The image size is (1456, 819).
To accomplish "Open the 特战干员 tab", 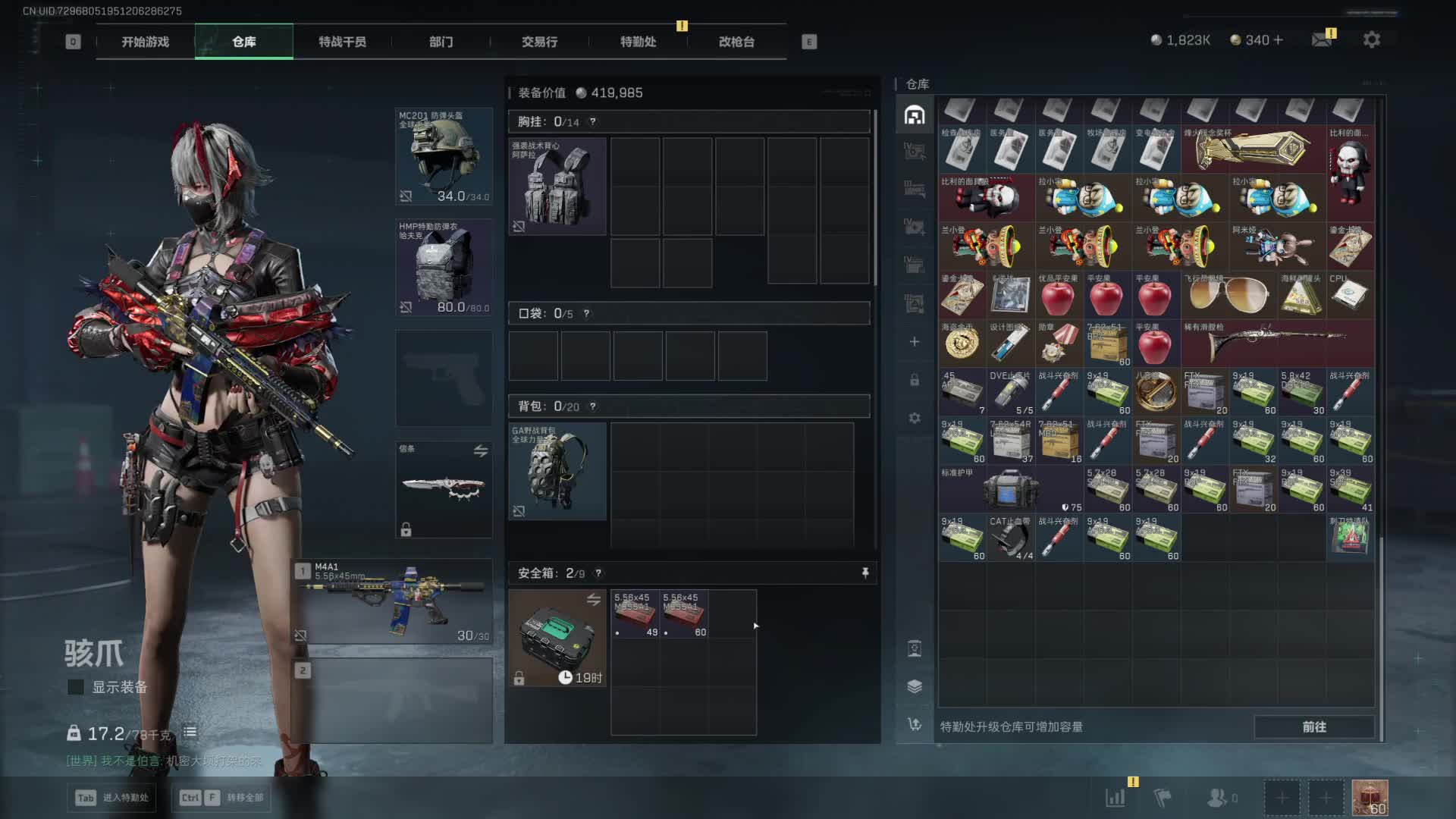I will (x=342, y=42).
